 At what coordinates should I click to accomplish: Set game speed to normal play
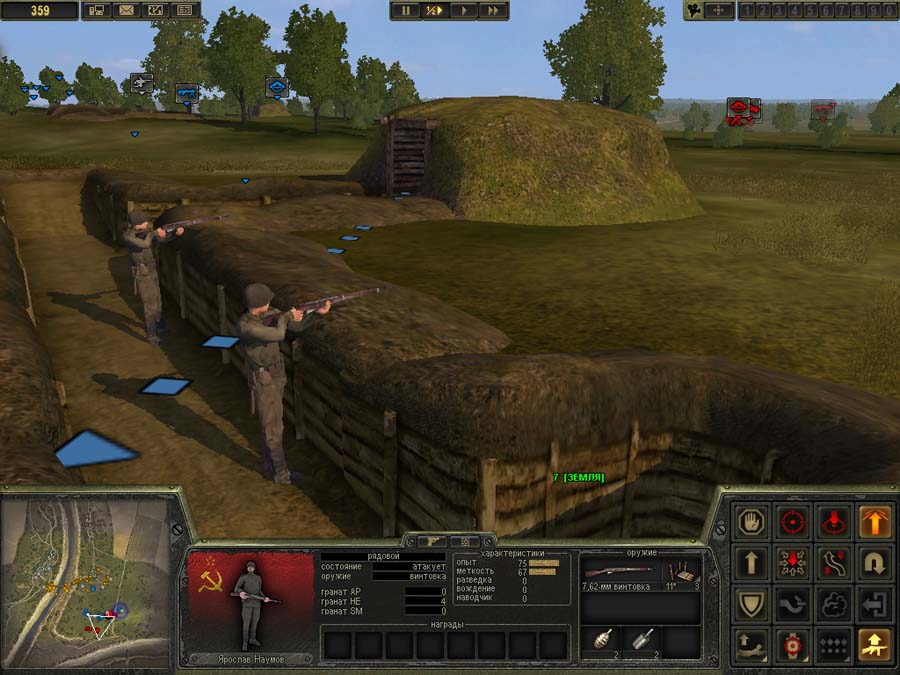click(x=463, y=10)
